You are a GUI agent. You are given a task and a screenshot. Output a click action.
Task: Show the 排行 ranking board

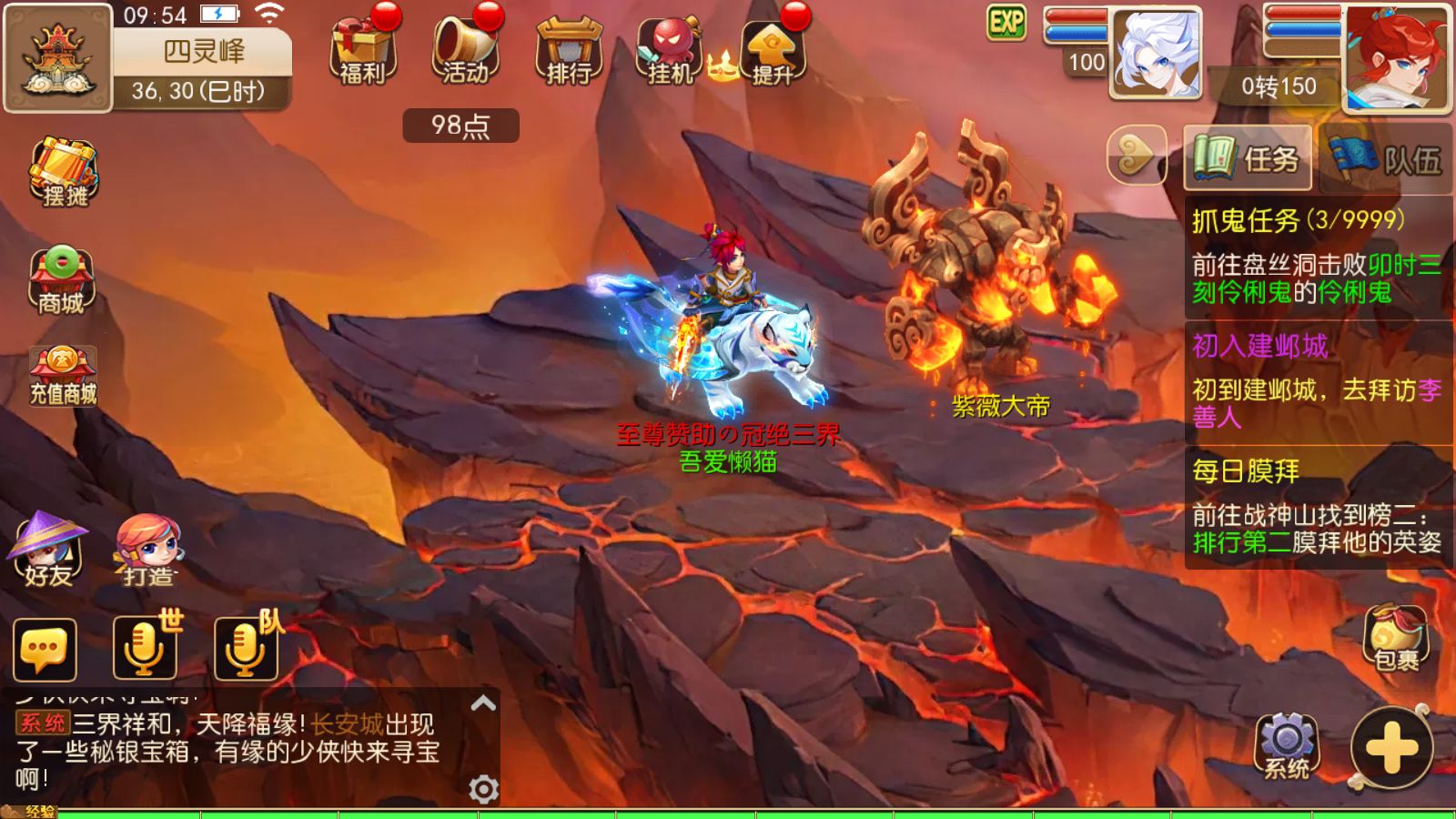coord(569,50)
